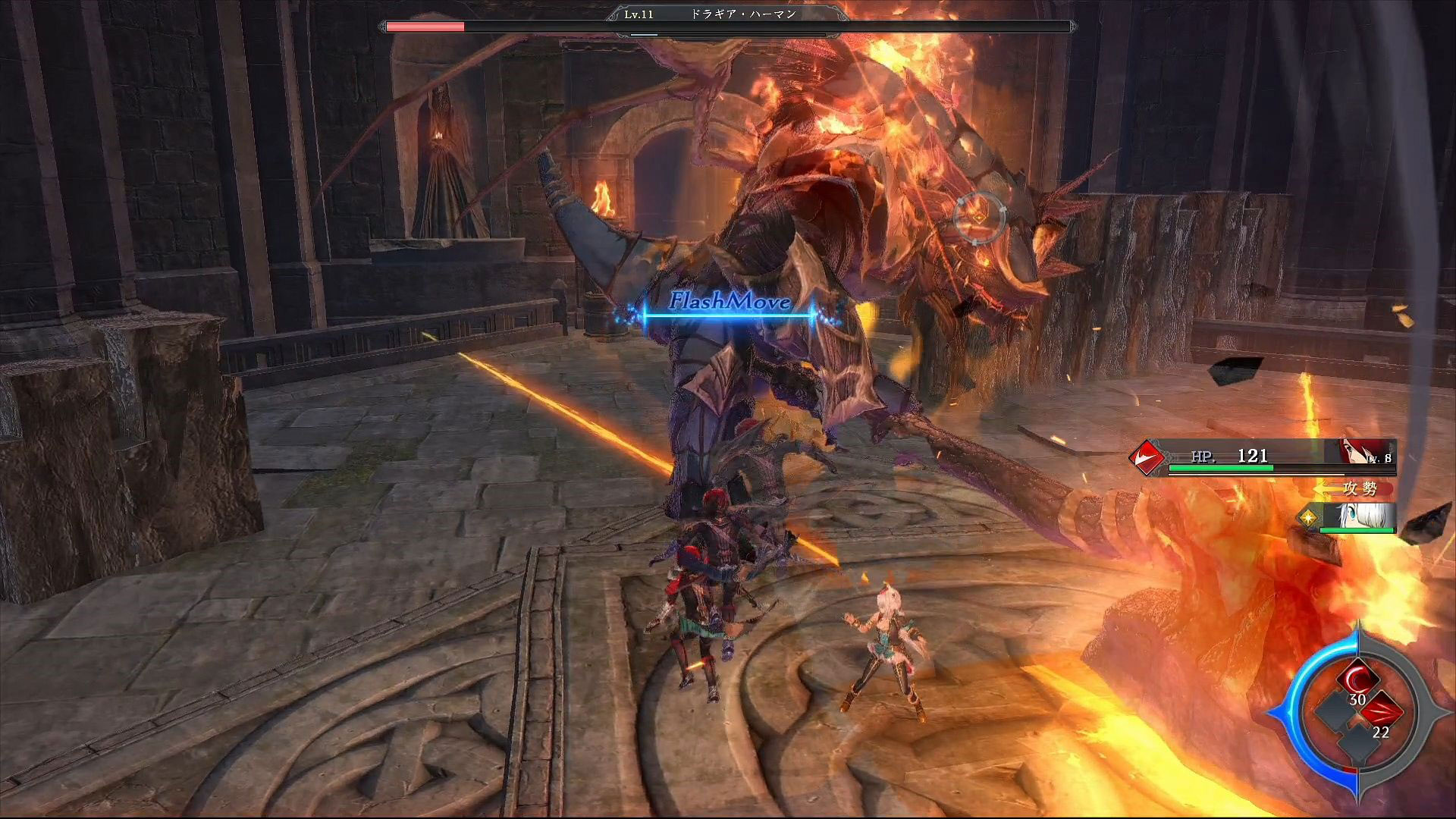This screenshot has width=1456, height=819.
Task: Click the red diamond attack-type emblem
Action: [x=1147, y=457]
